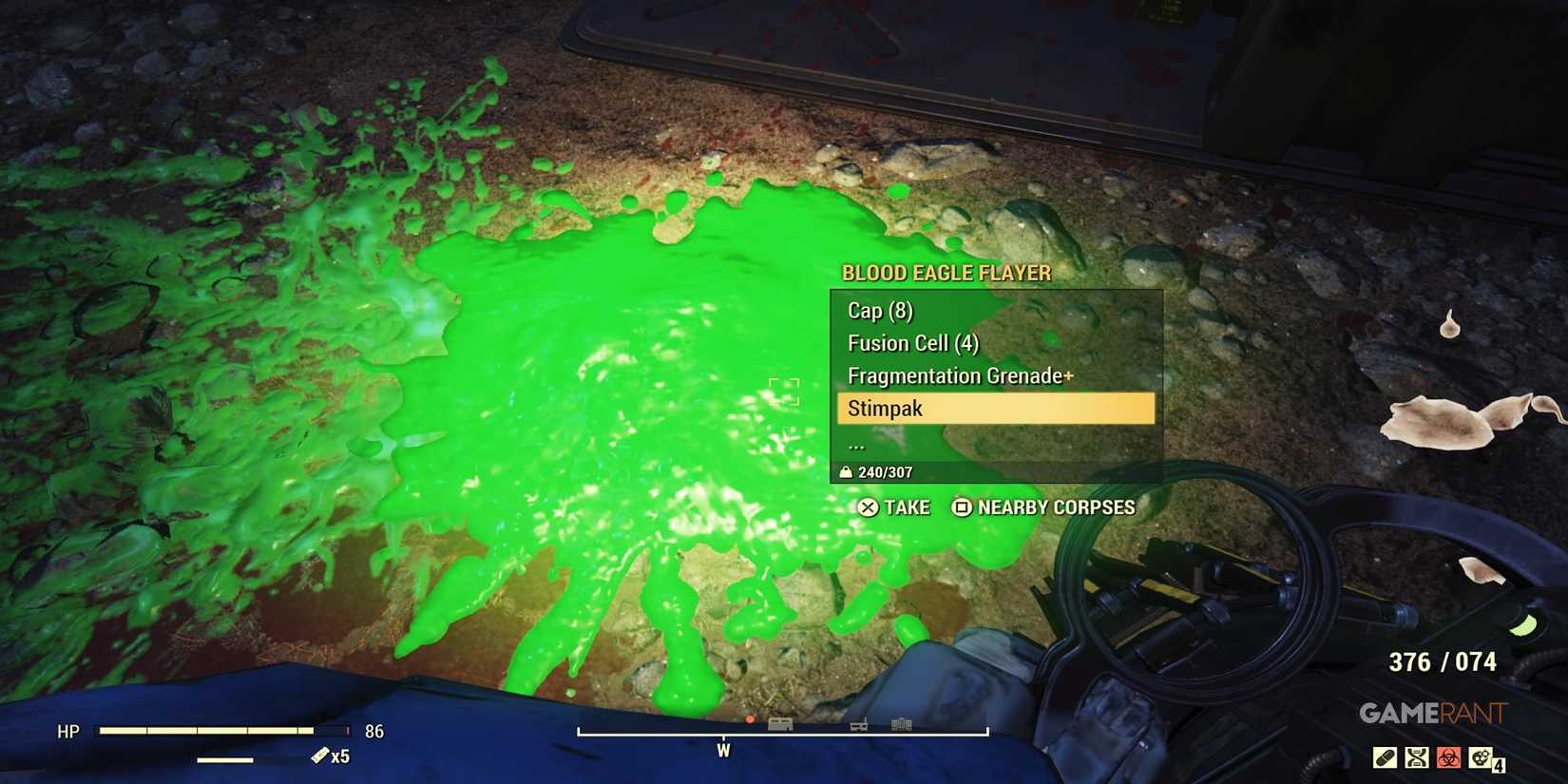Image resolution: width=1568 pixels, height=784 pixels.
Task: Click the square button icon beside NEARBY CORPSES
Action: point(961,507)
